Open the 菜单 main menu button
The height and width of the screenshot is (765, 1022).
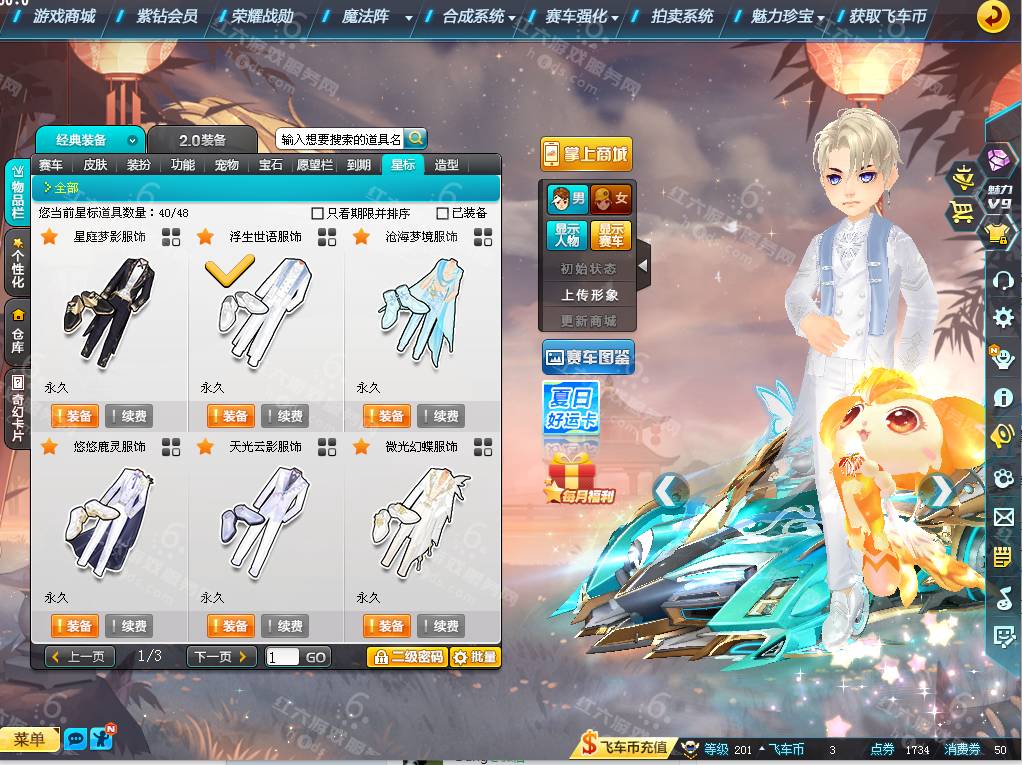tap(29, 740)
